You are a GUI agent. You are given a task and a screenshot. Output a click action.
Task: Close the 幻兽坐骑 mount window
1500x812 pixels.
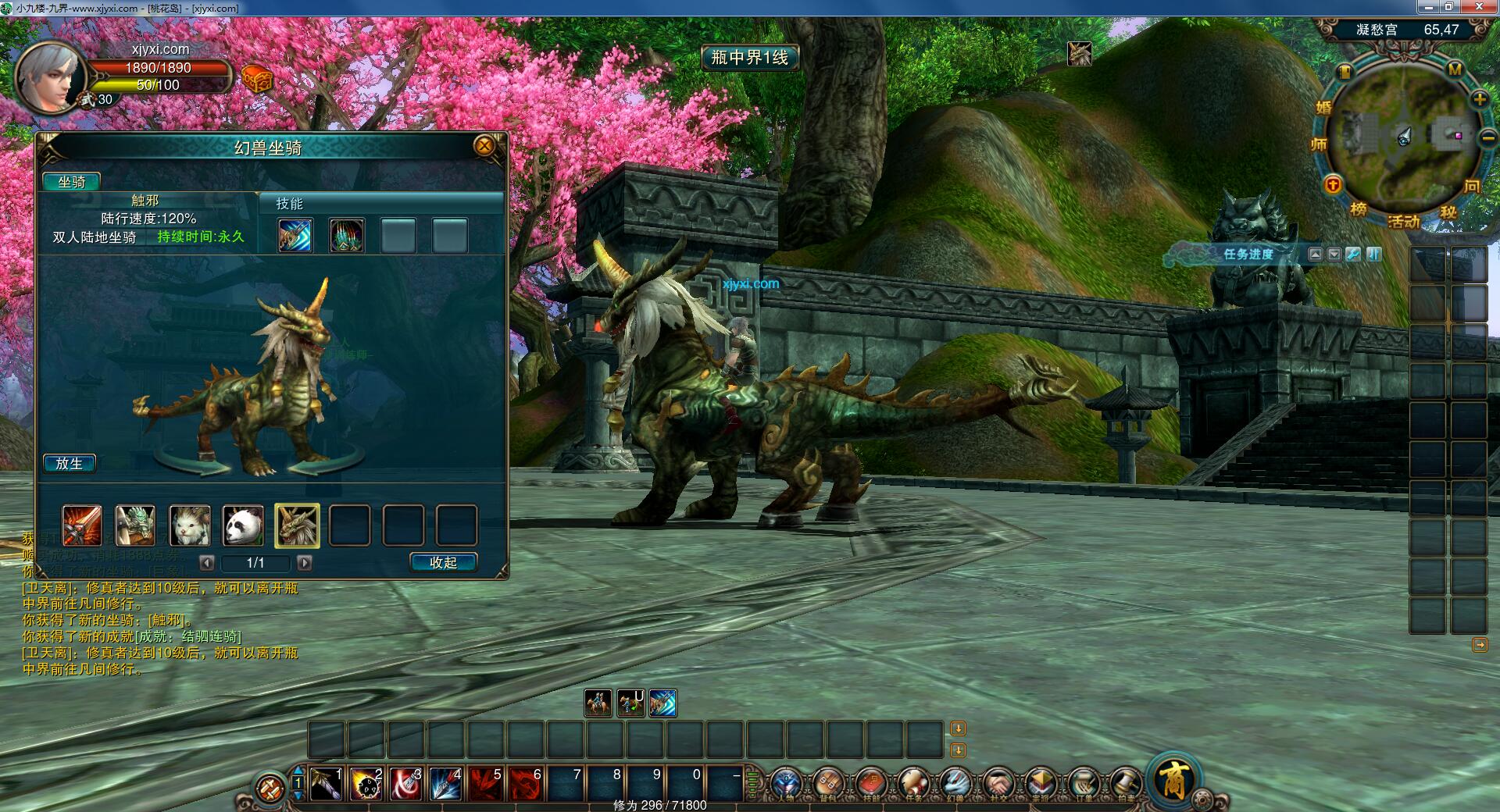pyautogui.click(x=484, y=146)
